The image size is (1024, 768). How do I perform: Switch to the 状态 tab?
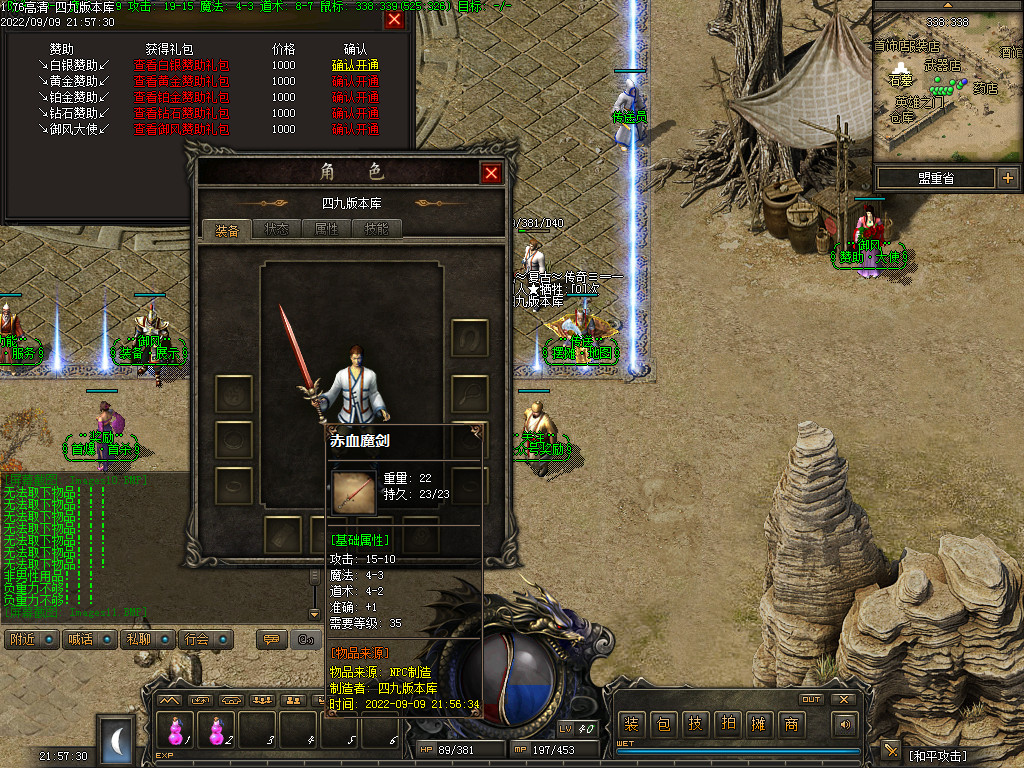276,229
